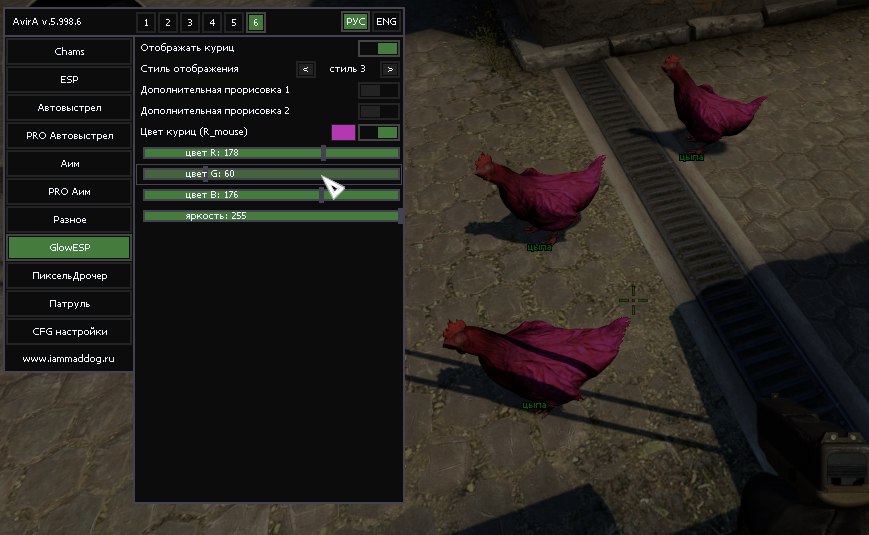Open the Патруль section

coord(69,303)
